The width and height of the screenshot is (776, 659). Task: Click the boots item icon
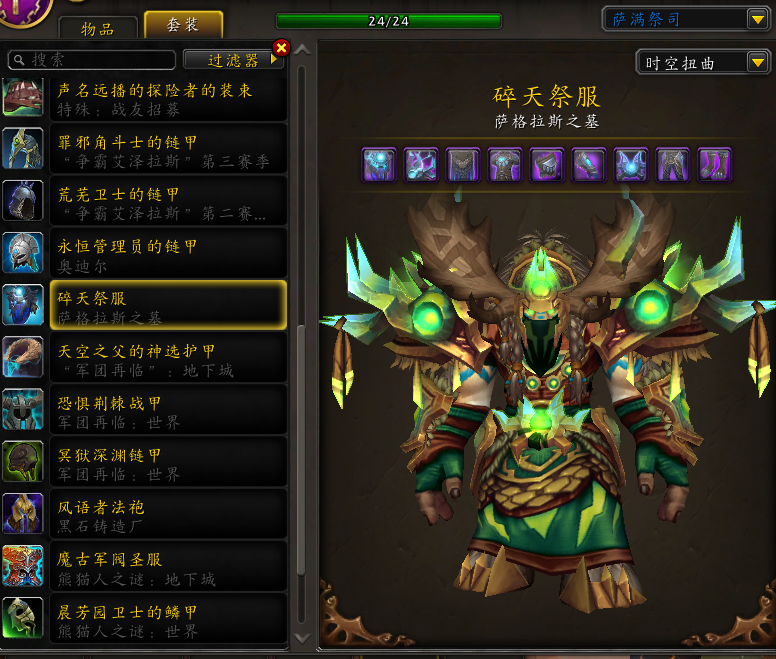point(715,165)
